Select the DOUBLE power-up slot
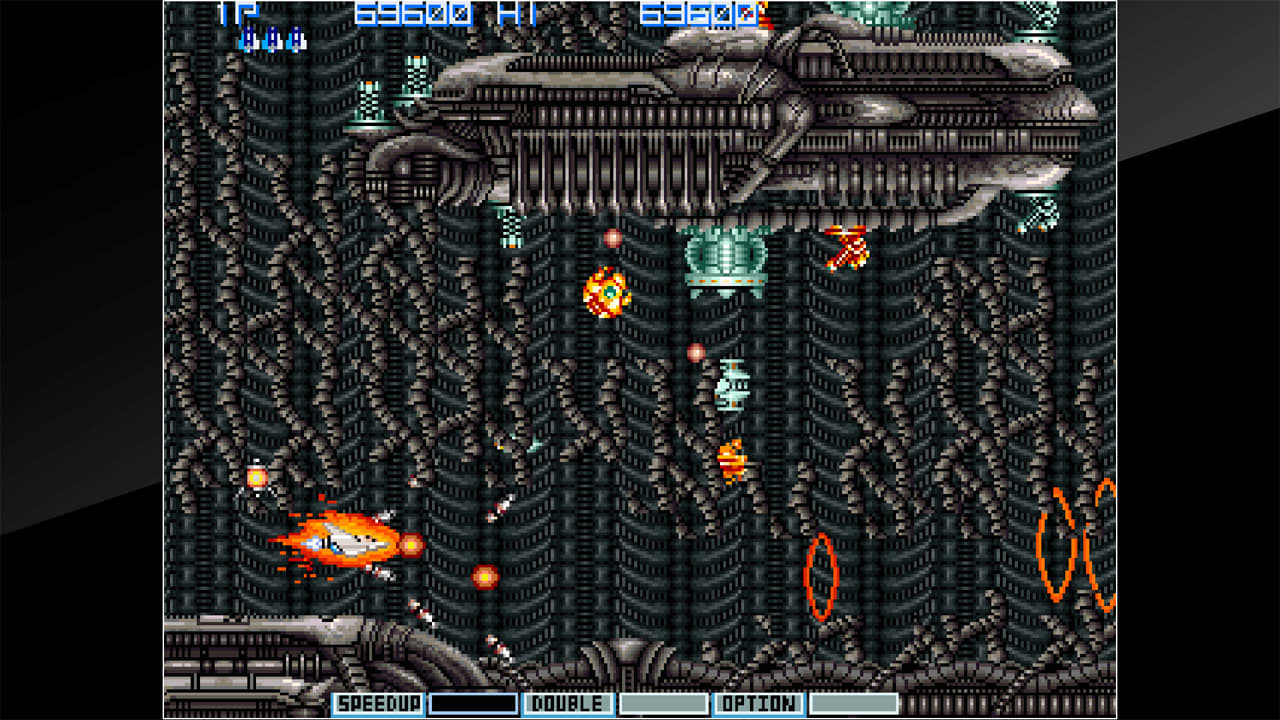Viewport: 1280px width, 720px height. [566, 703]
